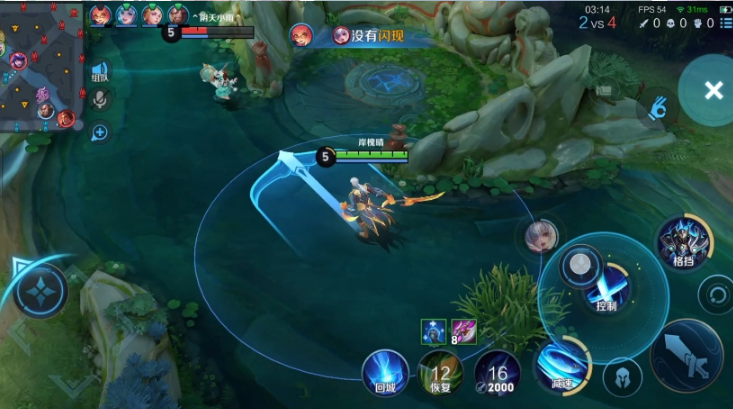Cast the 控制 control skill
Viewport: 733px width, 409px height.
tap(607, 291)
